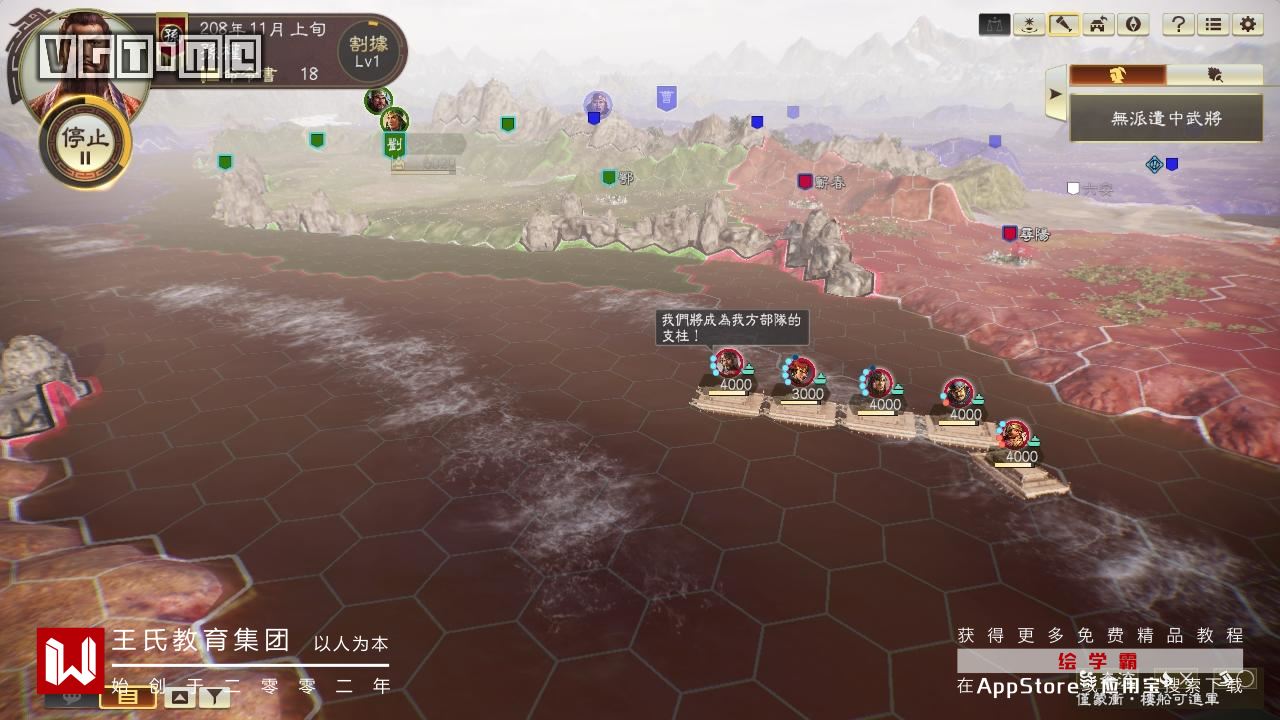Click the up-triangle button beside the filter
The width and height of the screenshot is (1280, 720).
click(x=178, y=697)
